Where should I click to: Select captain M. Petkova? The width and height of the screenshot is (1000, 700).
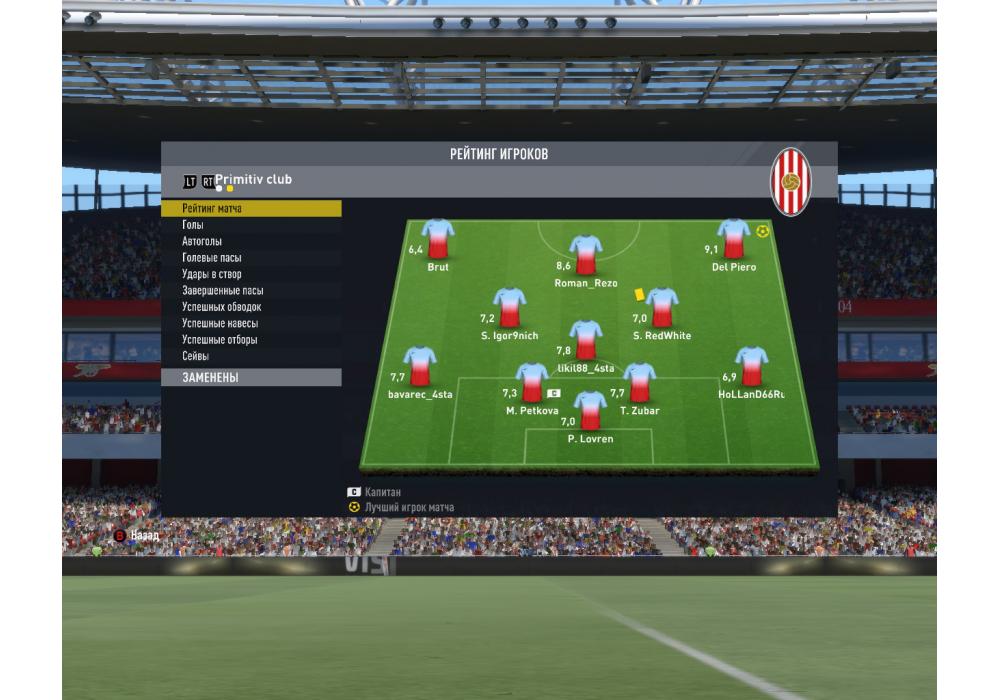pyautogui.click(x=532, y=384)
